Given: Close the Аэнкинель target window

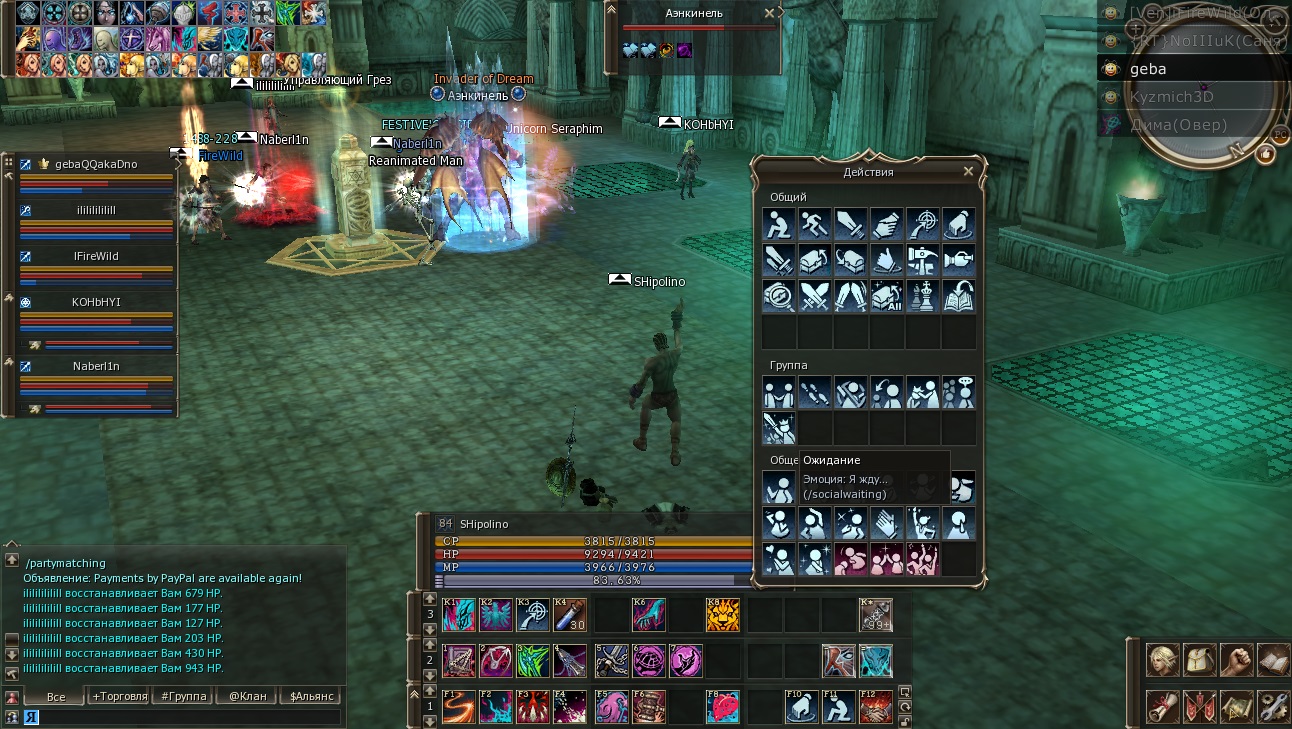Looking at the screenshot, I should (x=769, y=13).
